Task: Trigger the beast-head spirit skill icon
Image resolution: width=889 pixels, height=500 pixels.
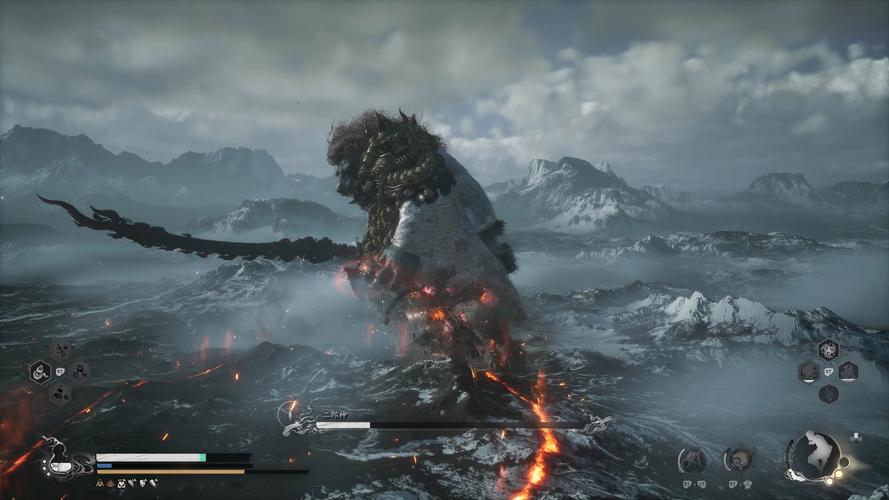Action: point(692,459)
